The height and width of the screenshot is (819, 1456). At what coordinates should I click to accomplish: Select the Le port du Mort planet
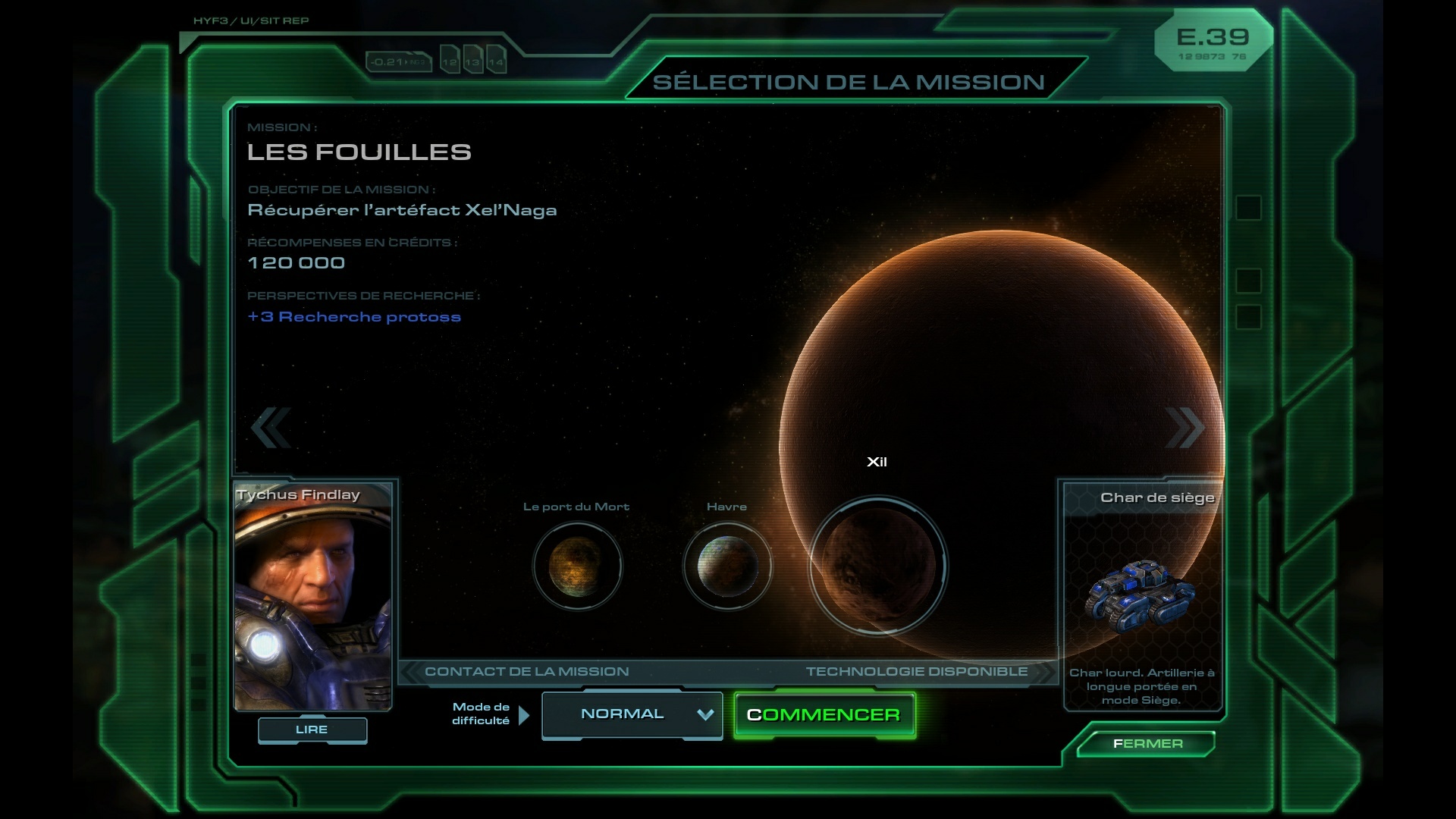[x=577, y=566]
